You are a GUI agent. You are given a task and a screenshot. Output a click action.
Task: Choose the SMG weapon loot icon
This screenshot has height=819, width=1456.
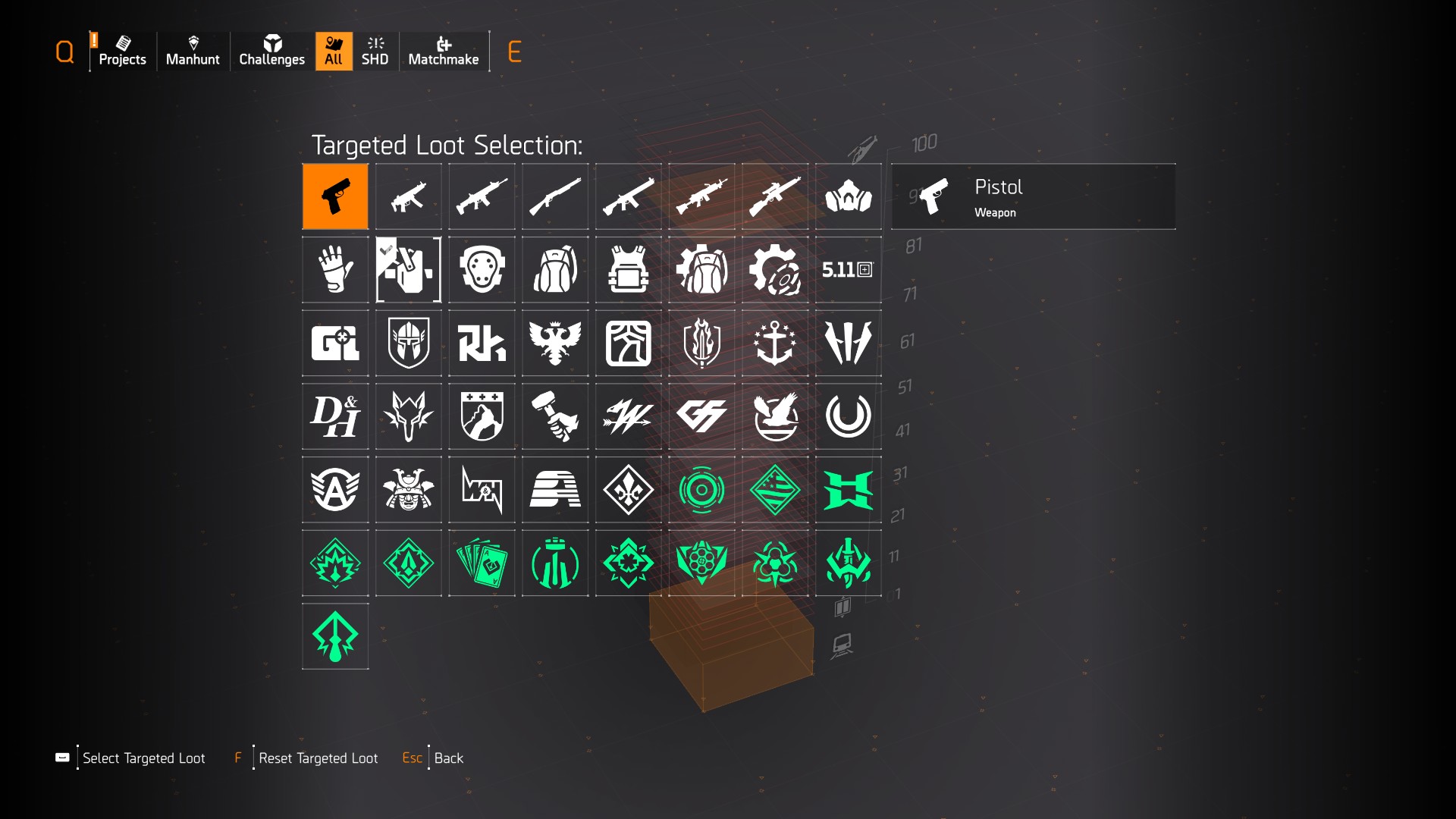pyautogui.click(x=408, y=196)
